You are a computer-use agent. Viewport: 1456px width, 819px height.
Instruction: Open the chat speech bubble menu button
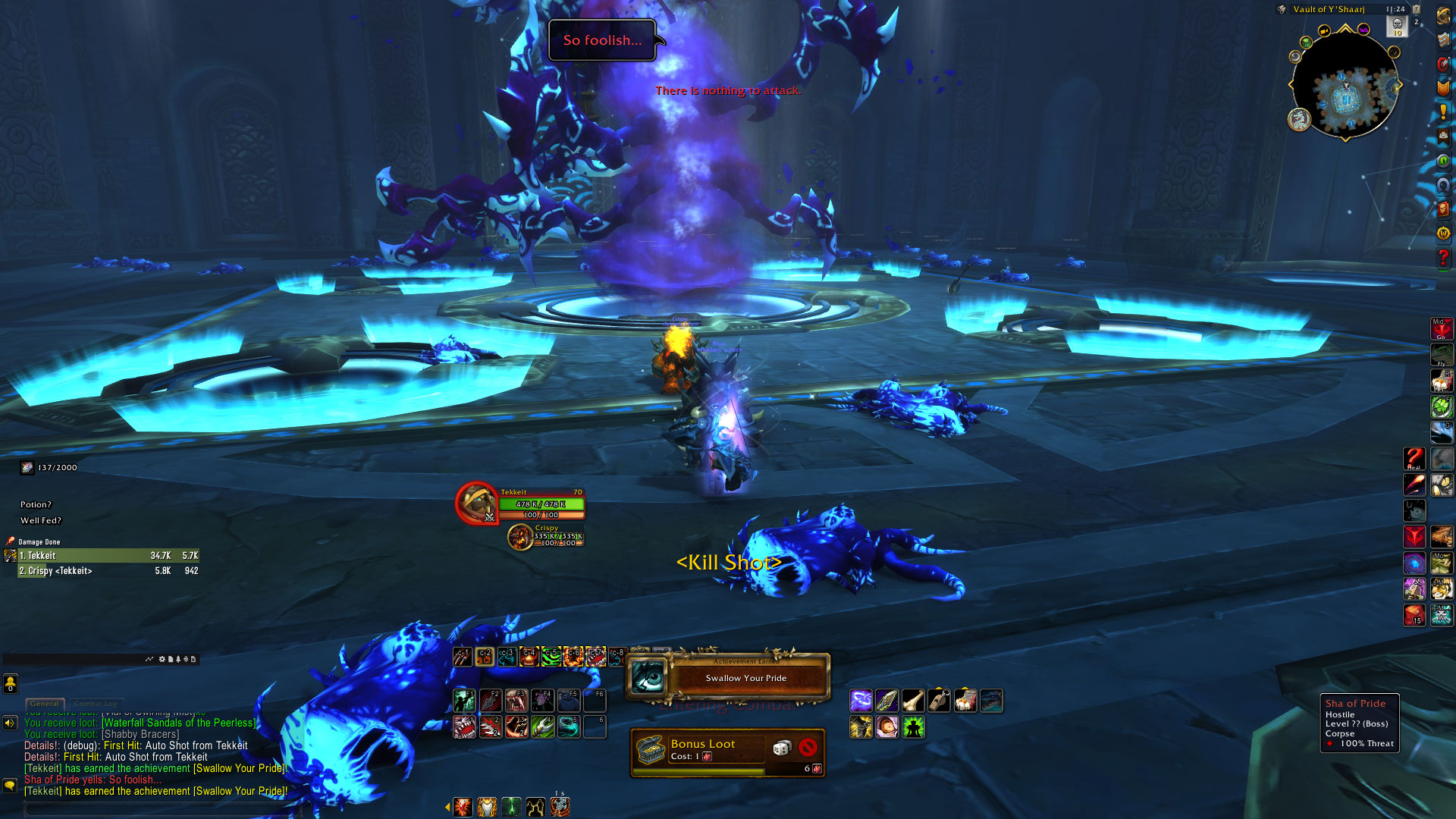click(x=10, y=785)
